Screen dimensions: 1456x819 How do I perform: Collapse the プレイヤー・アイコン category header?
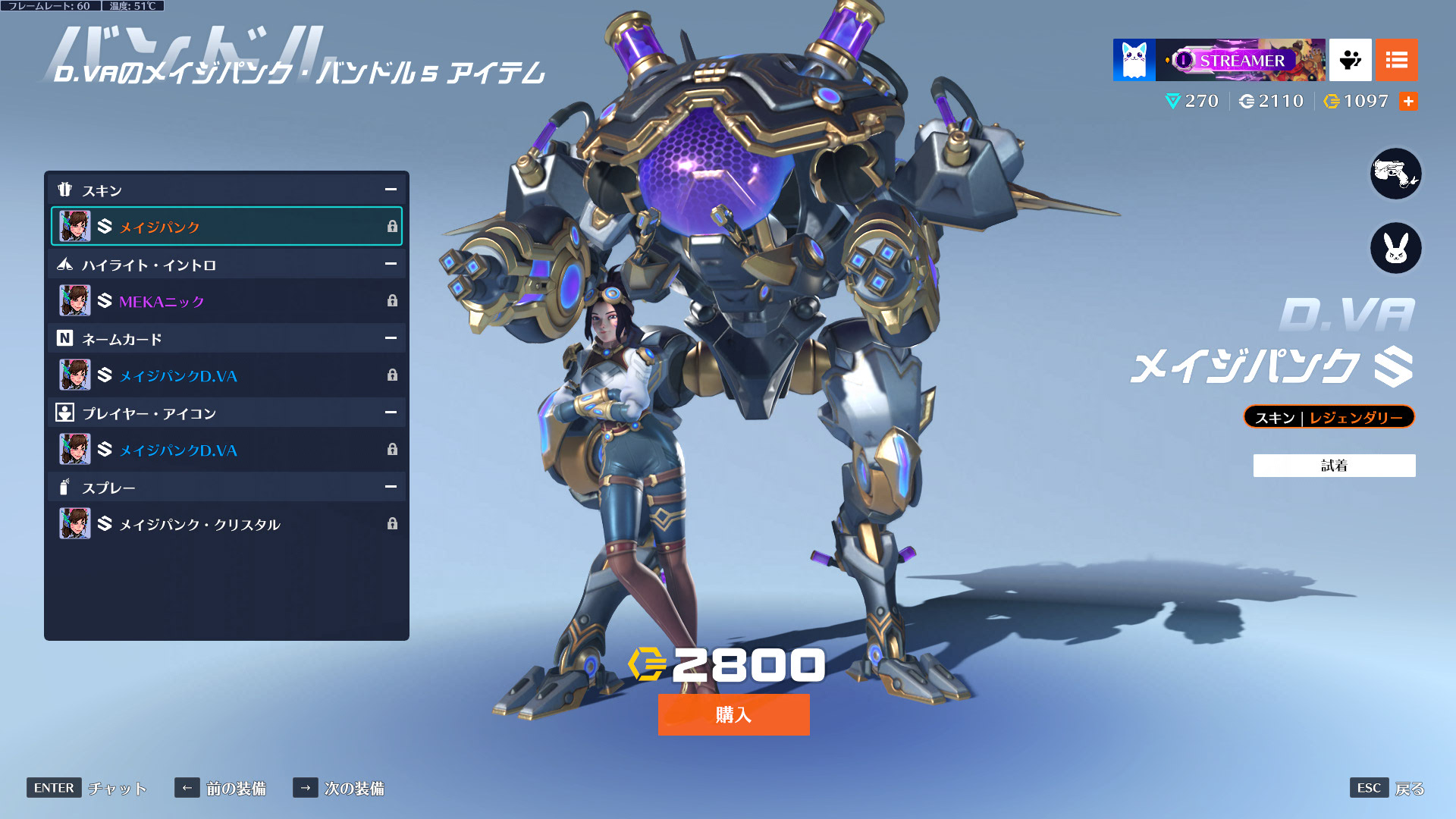coord(391,413)
